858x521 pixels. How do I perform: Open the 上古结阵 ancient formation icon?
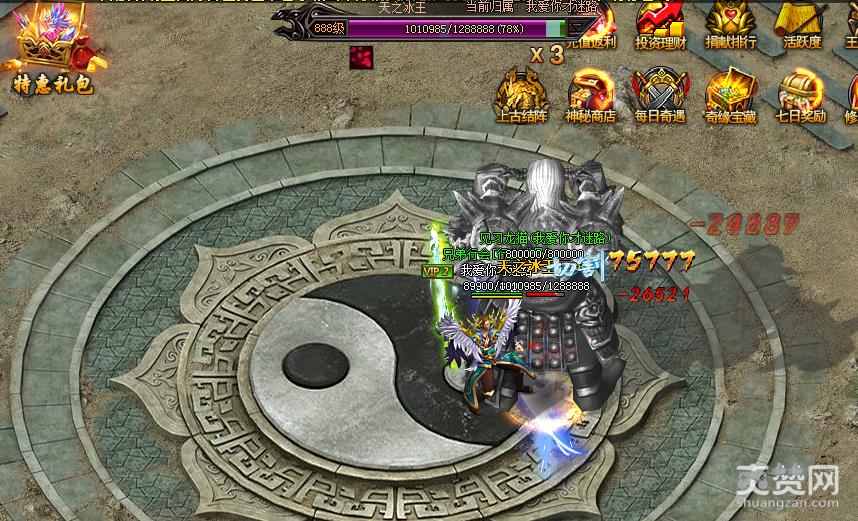coord(523,95)
